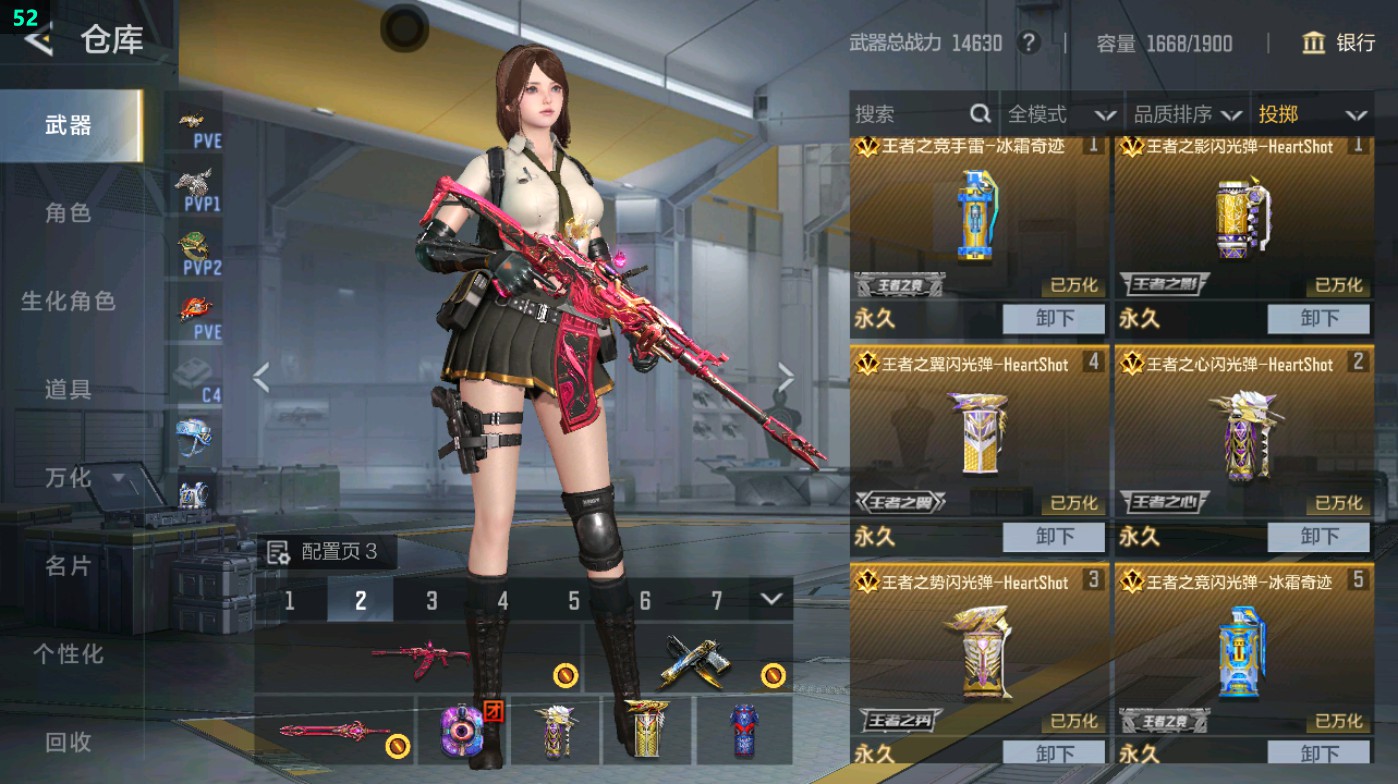Select the 王者之翼闪光弹-HeartShot item card

click(x=979, y=430)
